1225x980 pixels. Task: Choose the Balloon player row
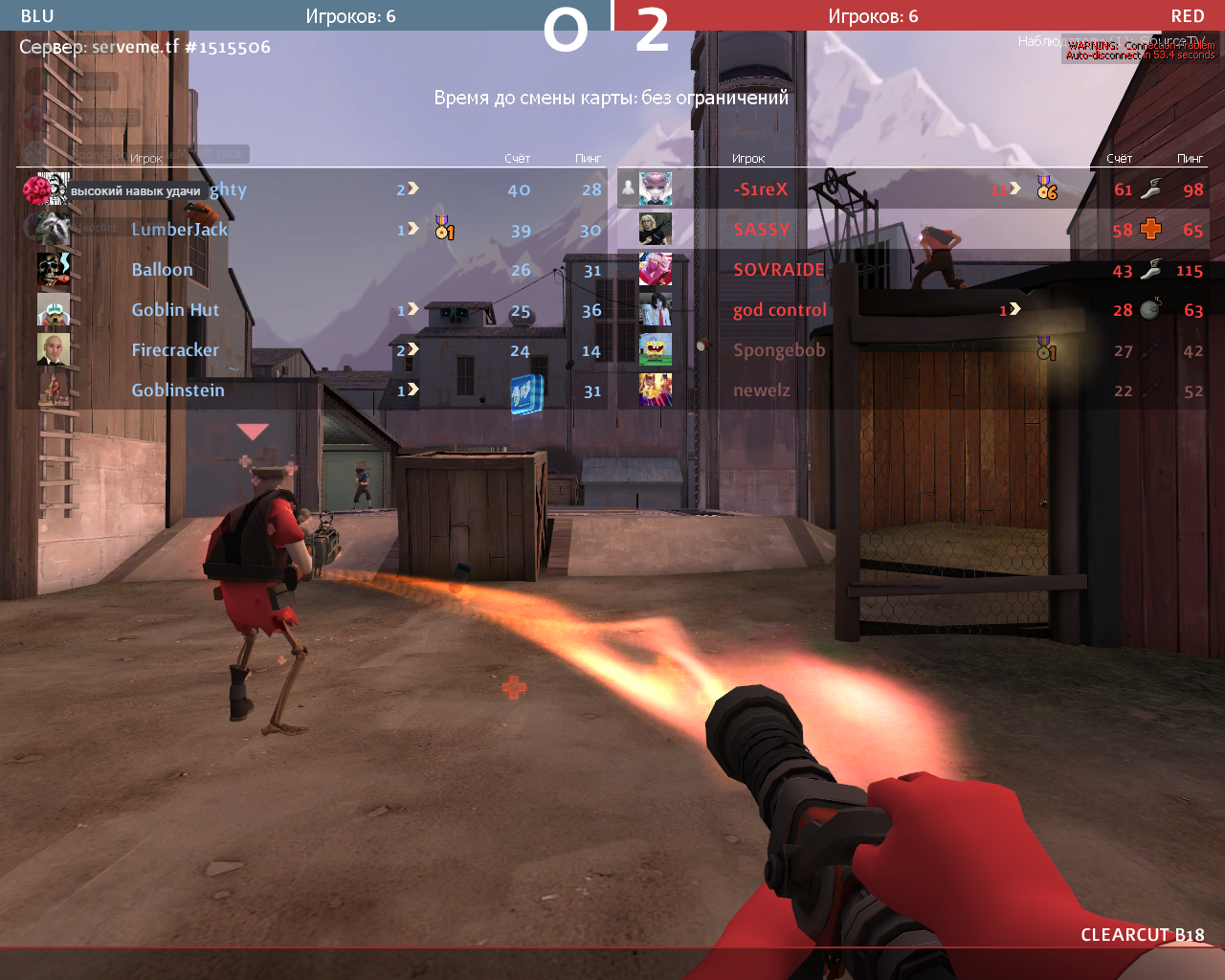[163, 270]
